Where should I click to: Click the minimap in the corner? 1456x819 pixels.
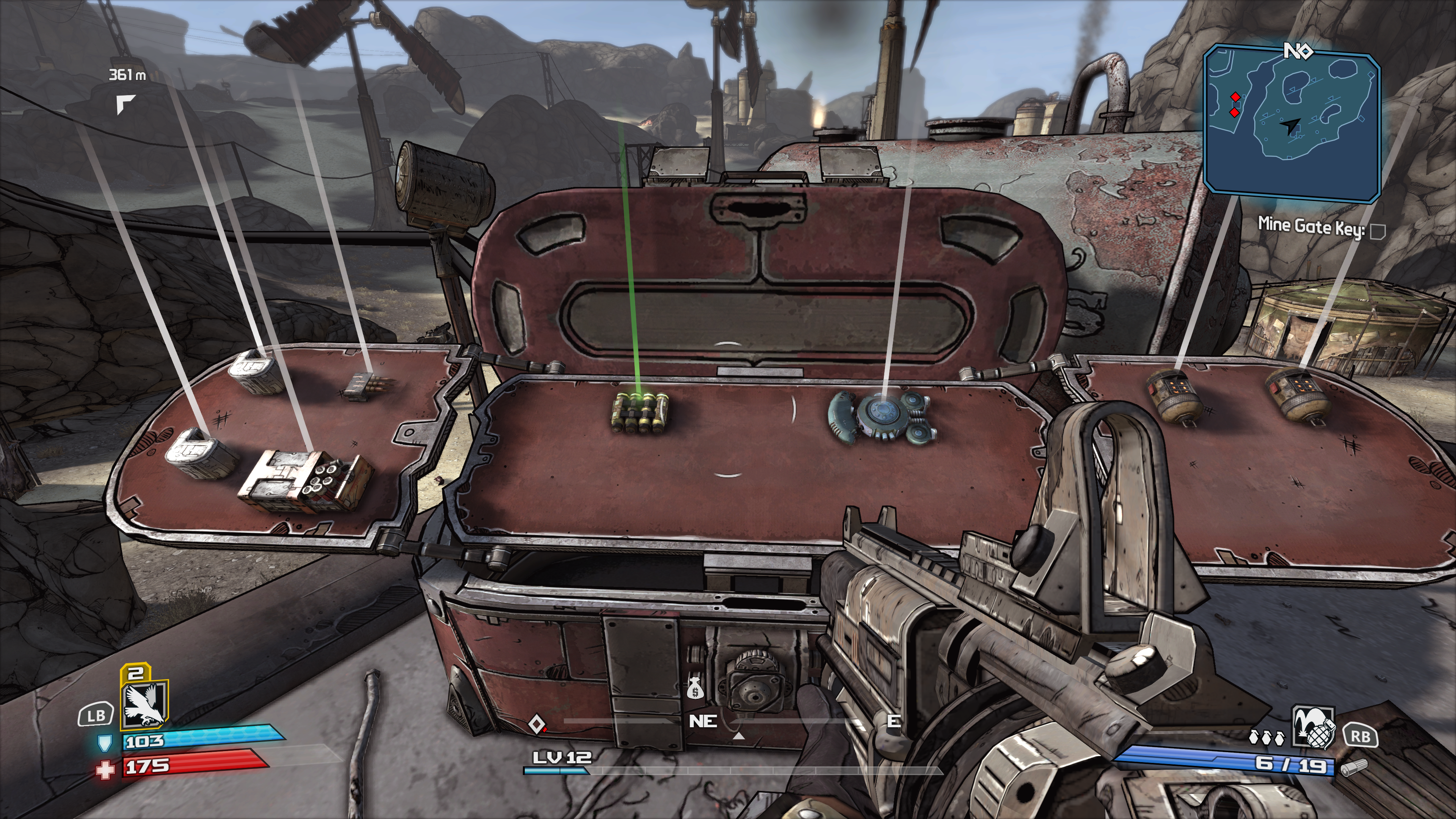(1291, 124)
